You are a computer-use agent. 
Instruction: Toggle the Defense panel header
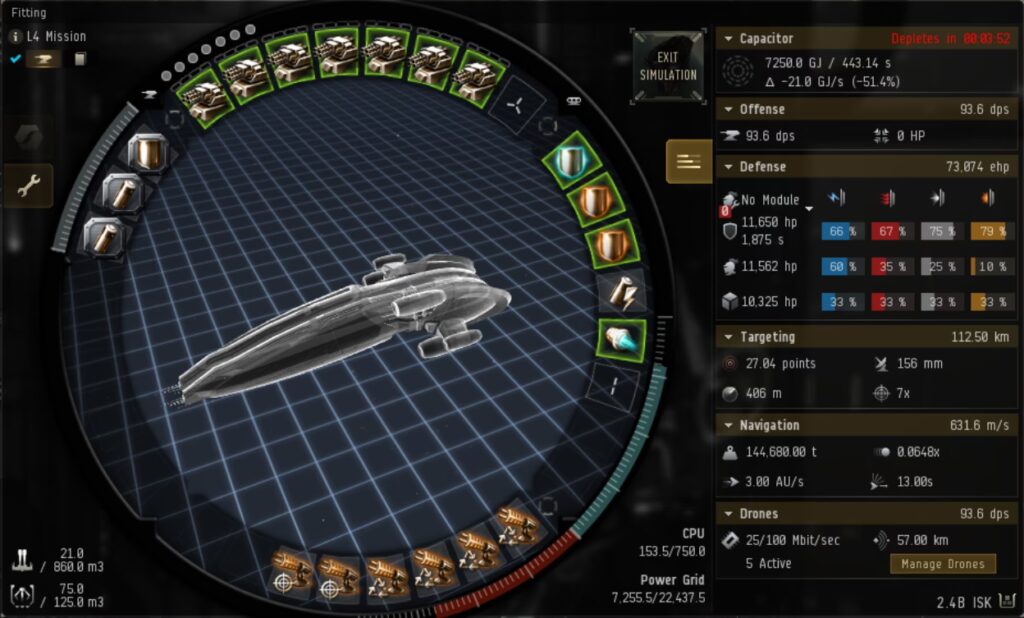coord(729,167)
